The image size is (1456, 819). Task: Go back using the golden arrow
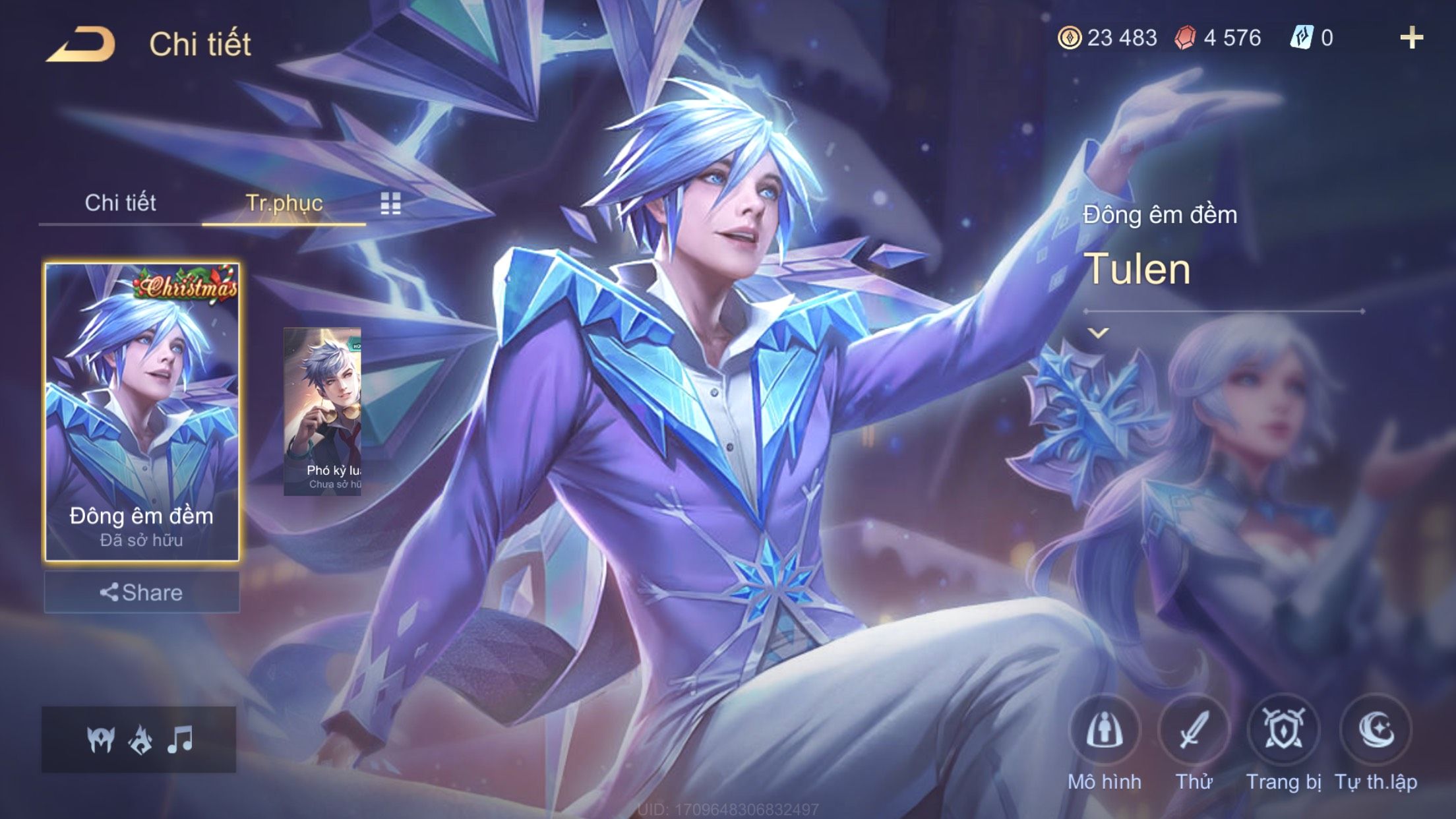click(x=81, y=45)
